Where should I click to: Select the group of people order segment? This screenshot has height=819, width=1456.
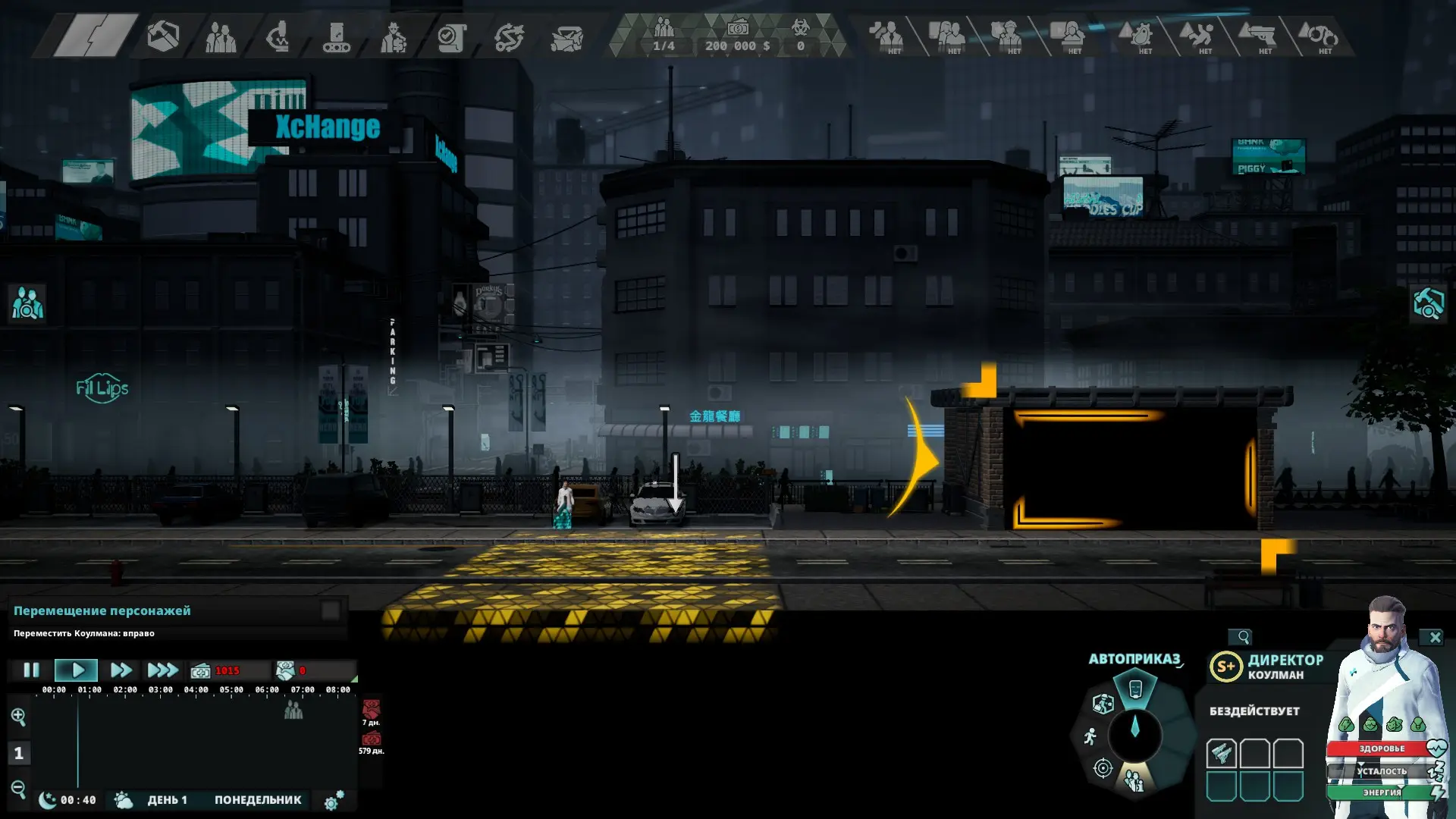[x=1134, y=781]
